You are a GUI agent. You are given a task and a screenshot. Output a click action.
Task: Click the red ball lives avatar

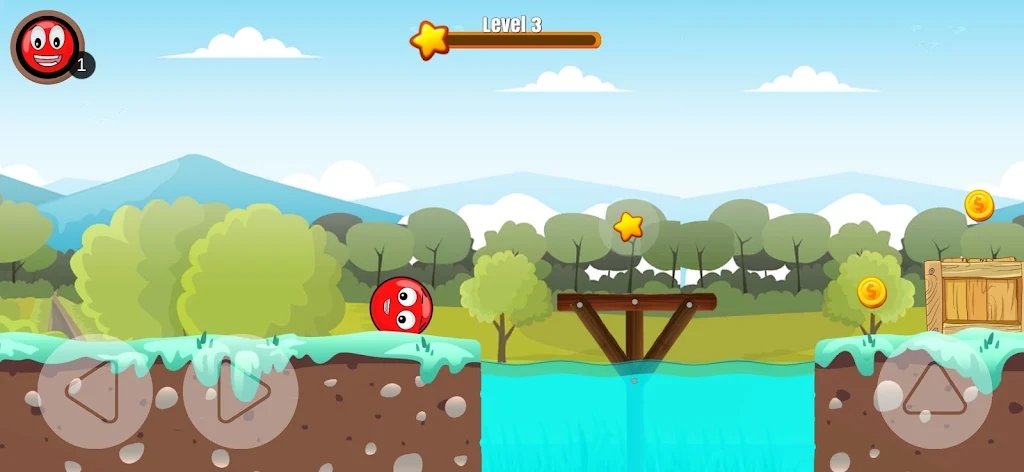pyautogui.click(x=47, y=46)
